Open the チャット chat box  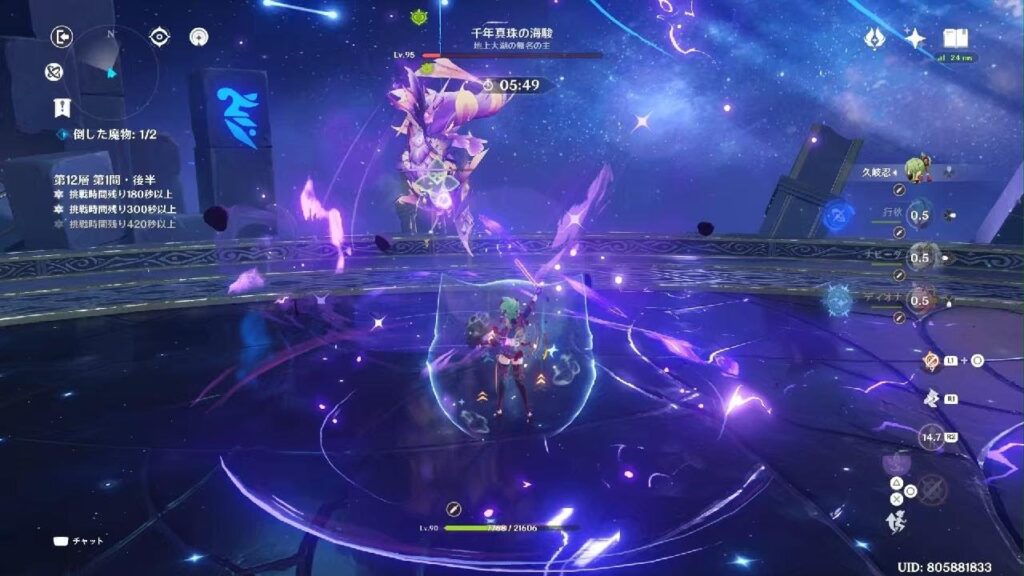pos(80,541)
